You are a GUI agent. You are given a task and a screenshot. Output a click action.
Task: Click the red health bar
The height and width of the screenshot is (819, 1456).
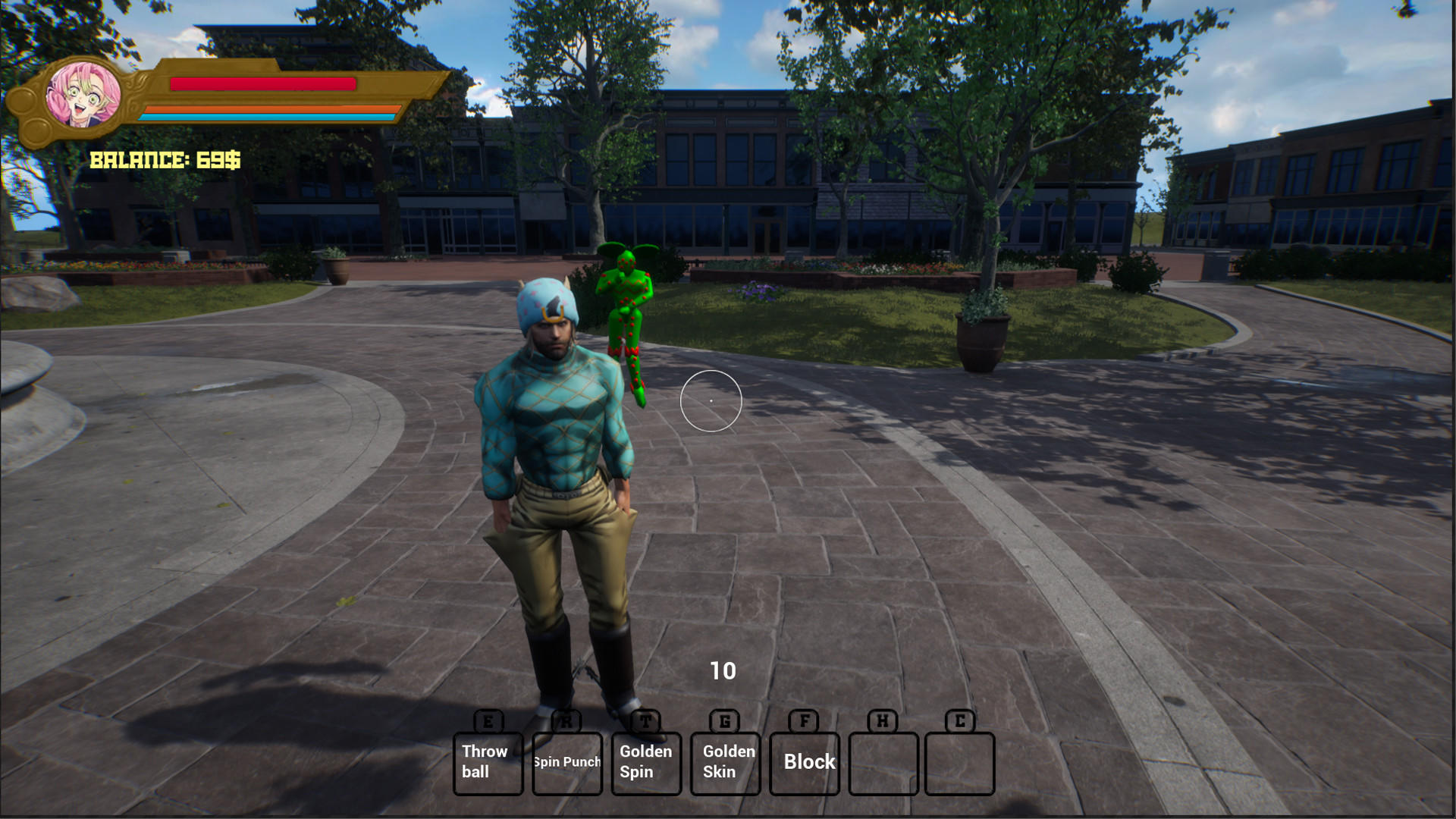pyautogui.click(x=262, y=84)
